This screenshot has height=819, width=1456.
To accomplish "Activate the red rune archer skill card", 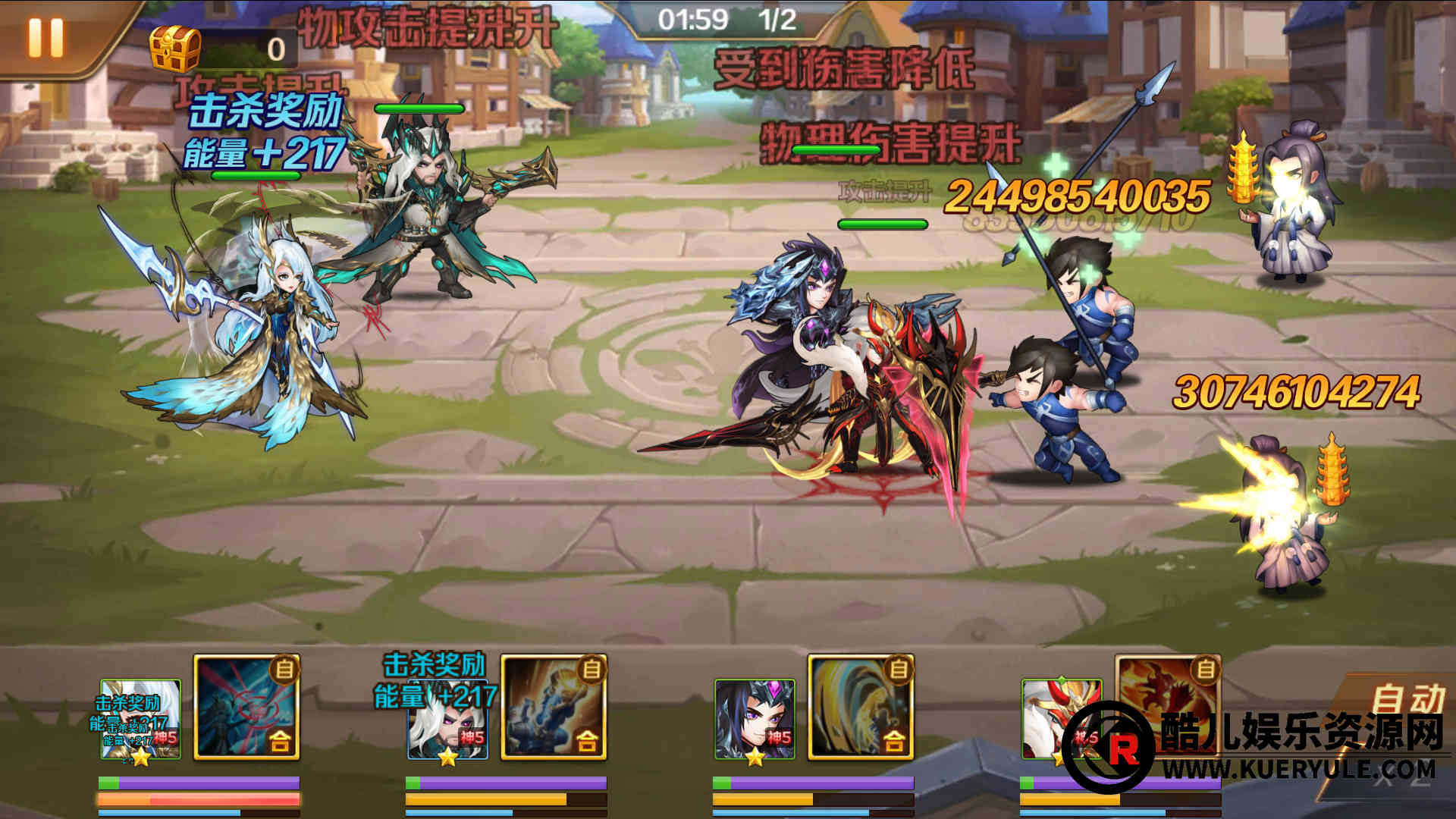I will pyautogui.click(x=247, y=707).
